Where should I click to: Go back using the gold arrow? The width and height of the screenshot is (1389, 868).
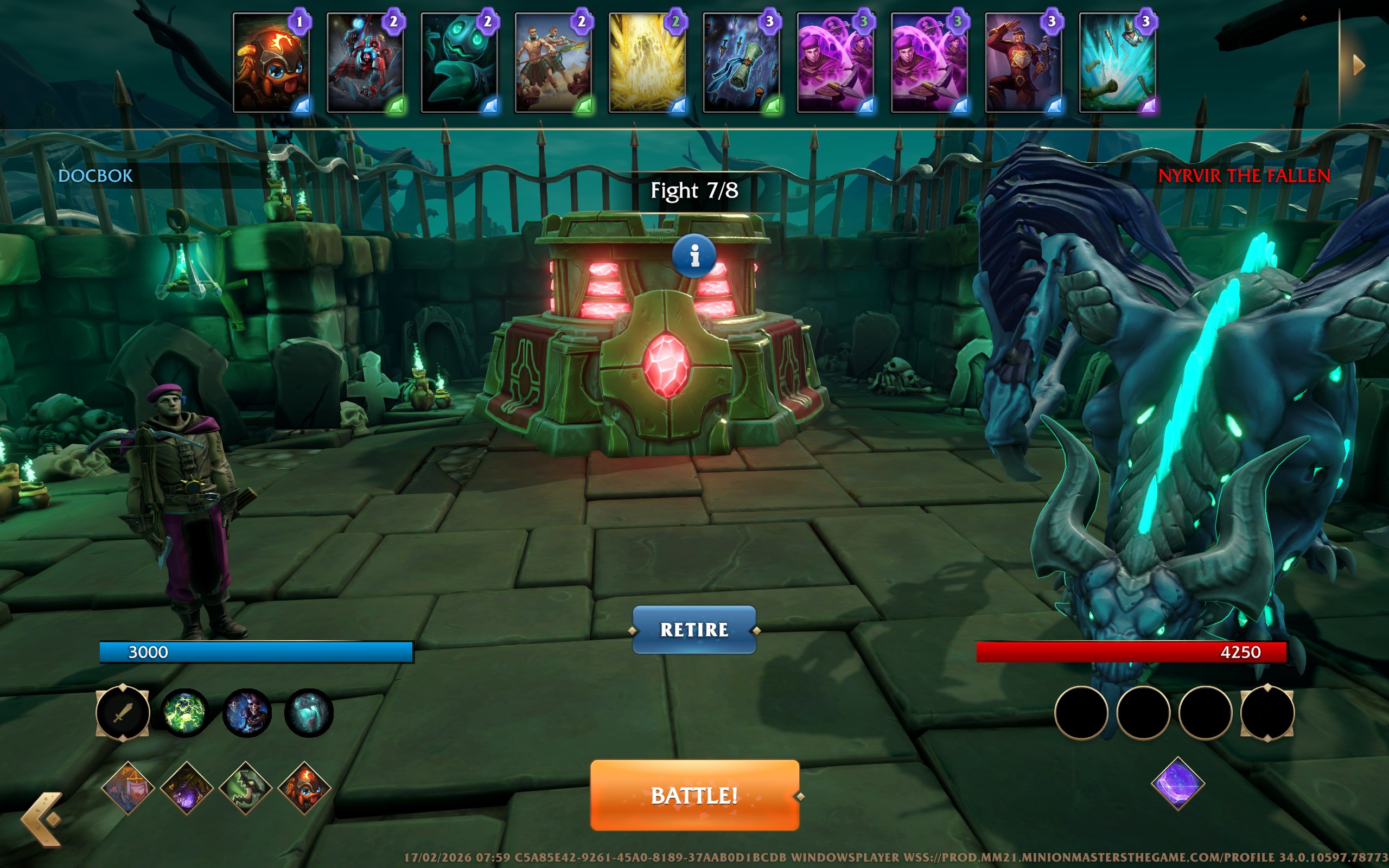point(42,819)
